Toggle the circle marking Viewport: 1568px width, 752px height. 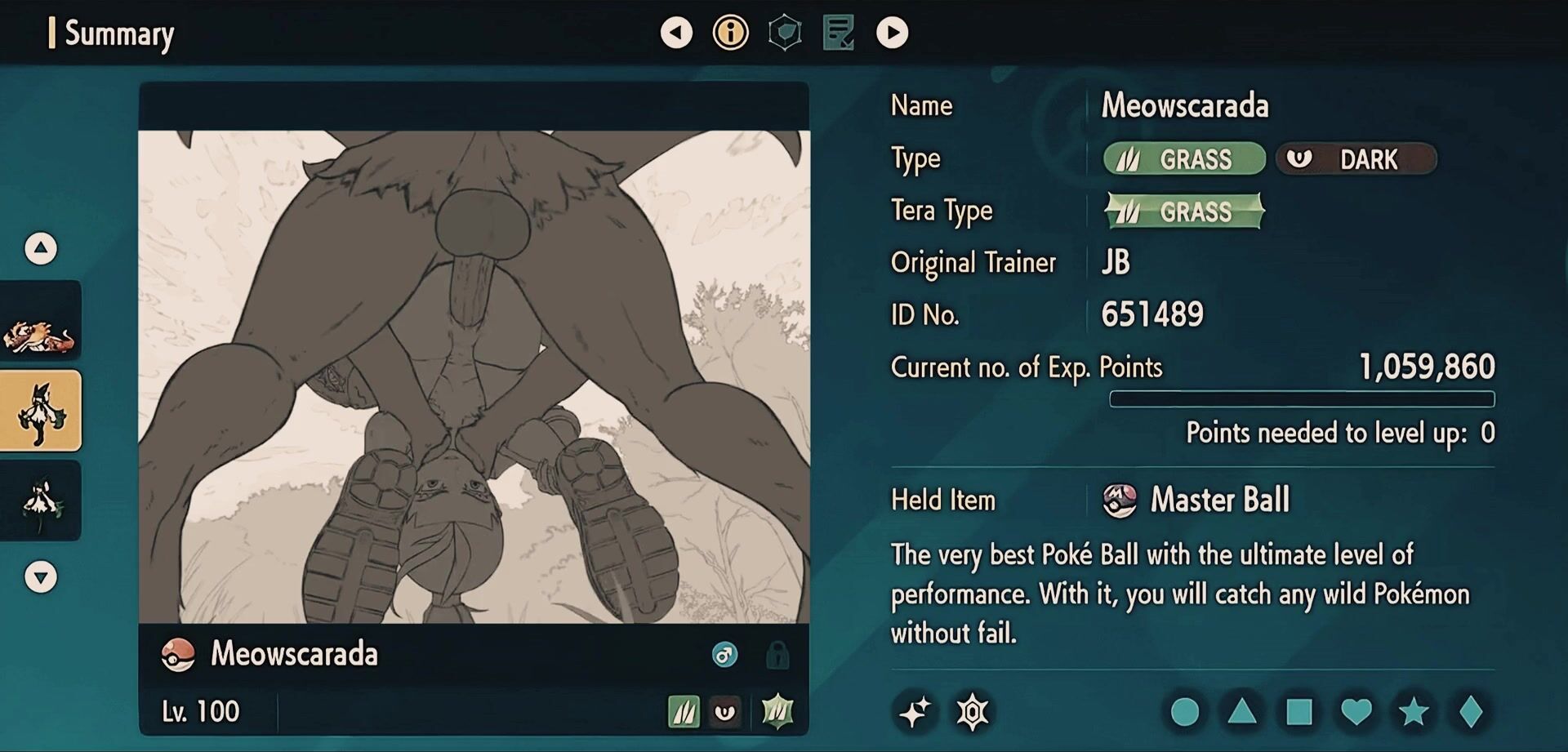pyautogui.click(x=1184, y=712)
